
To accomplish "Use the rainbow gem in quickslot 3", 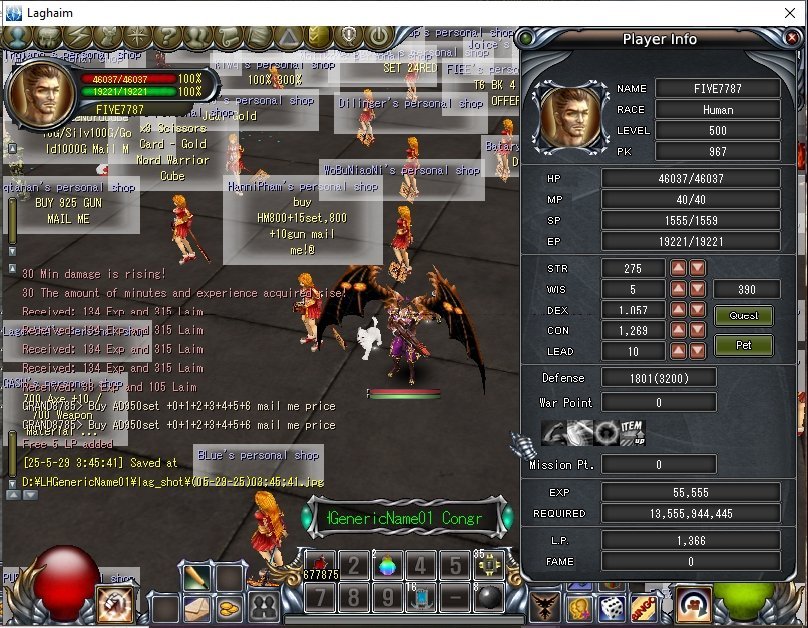I will coord(385,564).
